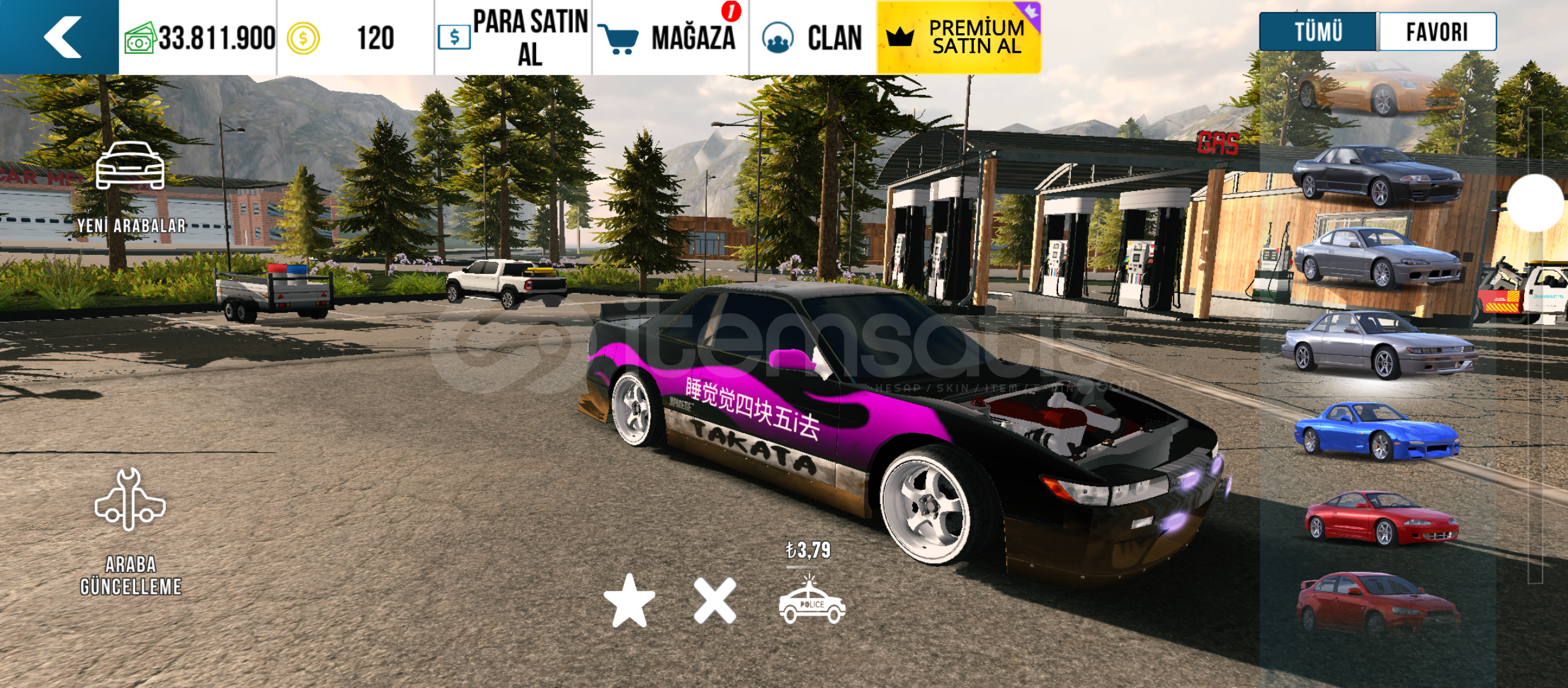Choose the red sedan thumbnail
The image size is (1568, 688).
point(1377,603)
